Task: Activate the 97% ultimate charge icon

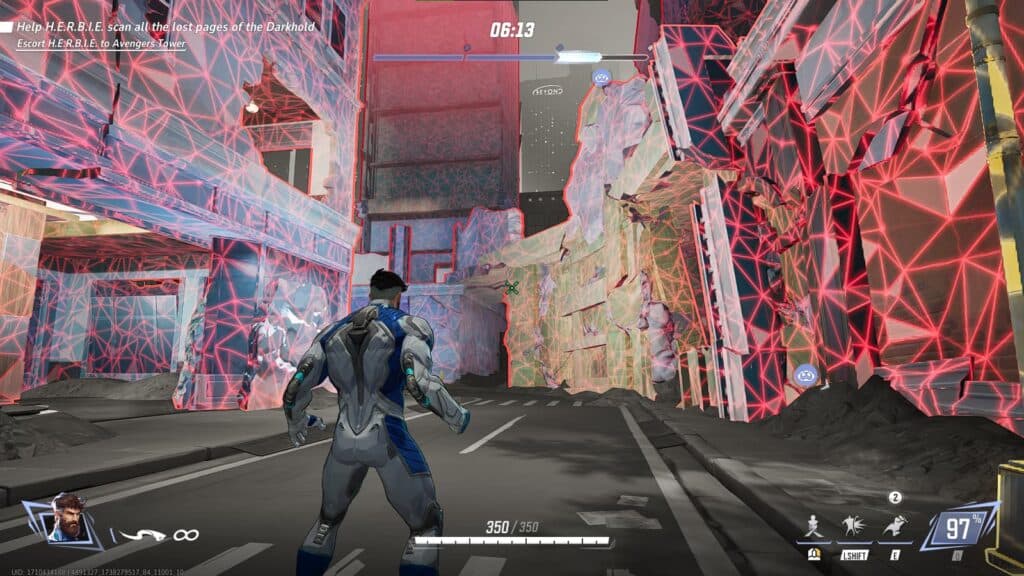Action: click(958, 526)
